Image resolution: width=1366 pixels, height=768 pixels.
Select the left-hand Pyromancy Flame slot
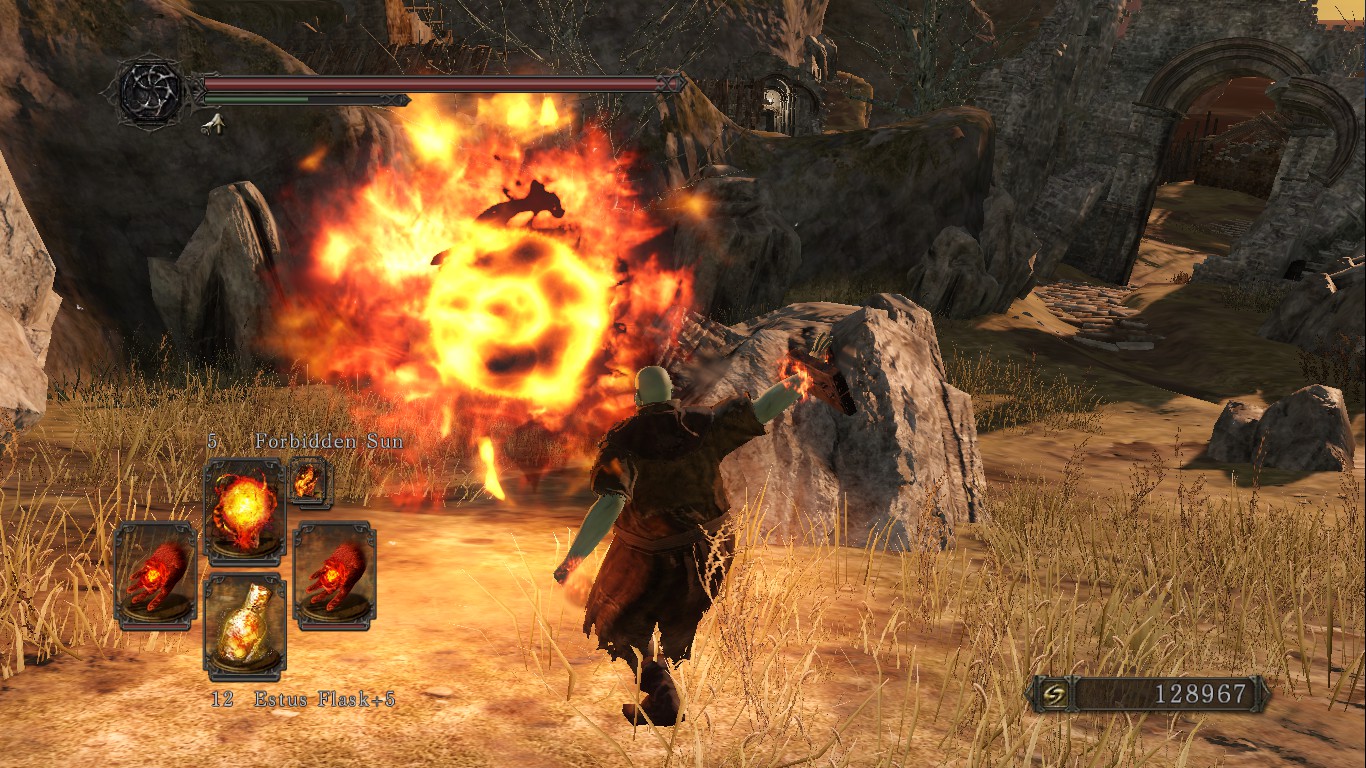point(155,575)
